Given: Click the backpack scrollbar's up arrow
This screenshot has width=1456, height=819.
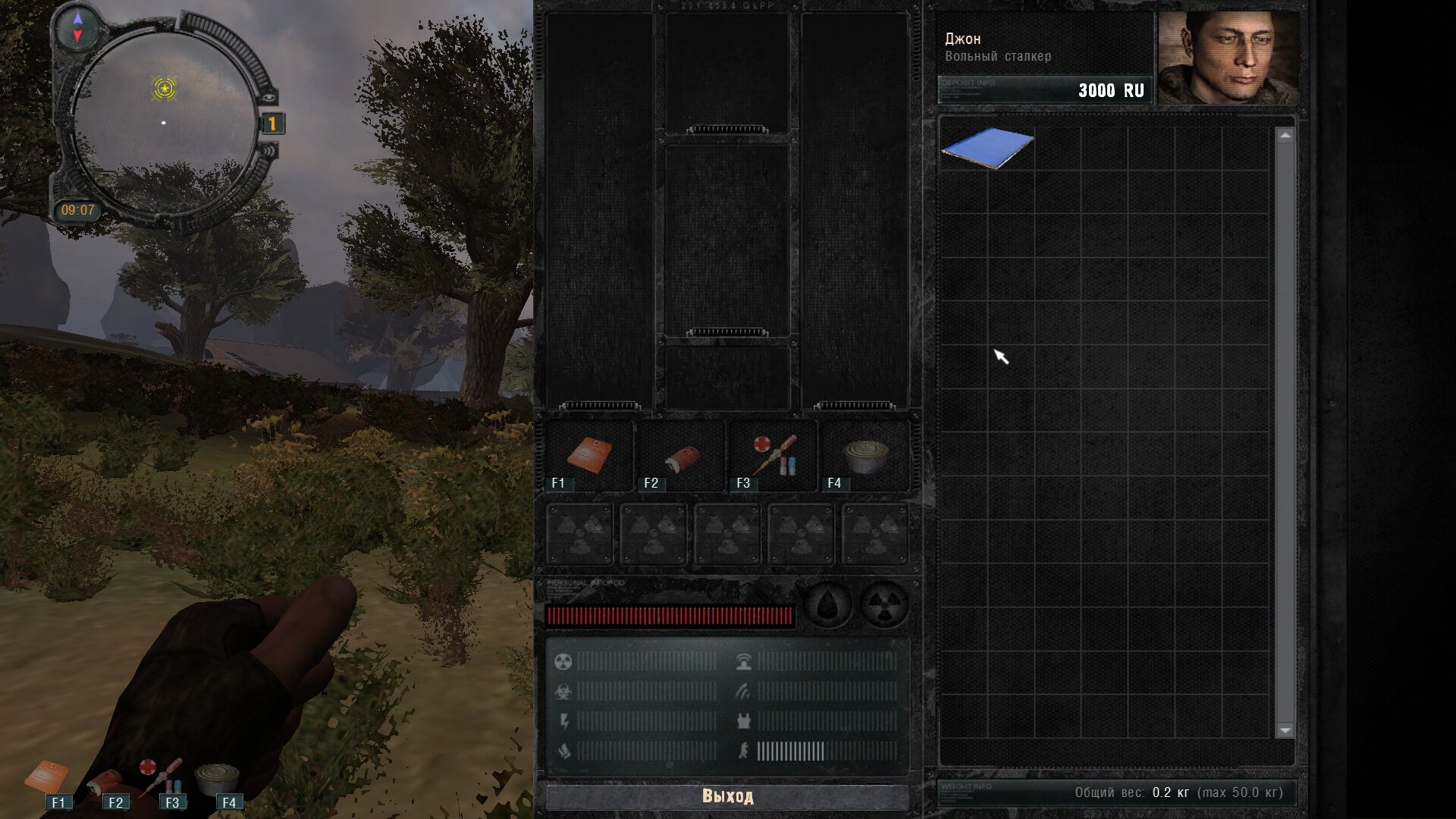Looking at the screenshot, I should coord(1285,136).
